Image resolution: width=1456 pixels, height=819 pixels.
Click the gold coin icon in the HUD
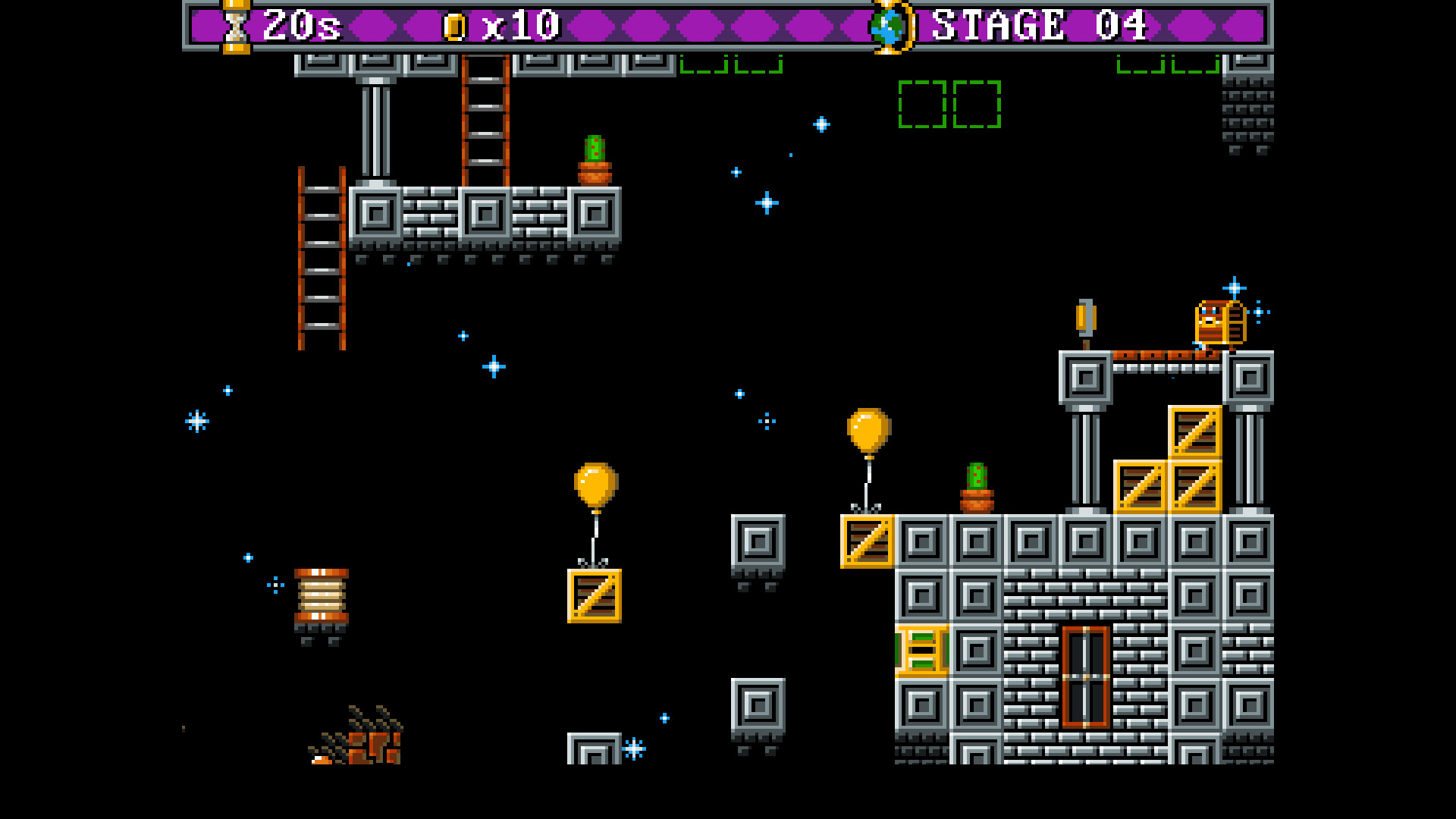click(x=455, y=25)
